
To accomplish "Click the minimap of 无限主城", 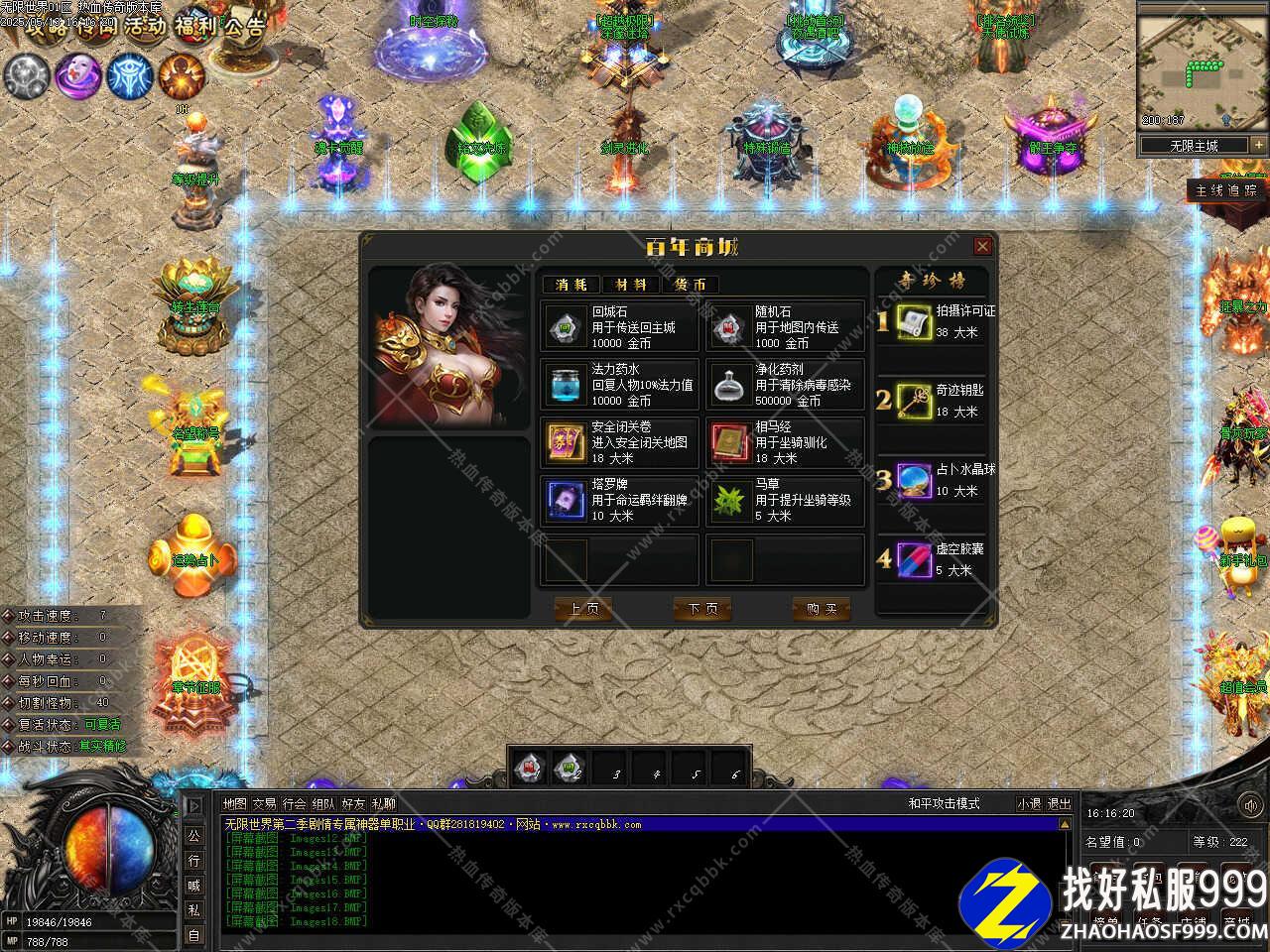I will [1195, 69].
